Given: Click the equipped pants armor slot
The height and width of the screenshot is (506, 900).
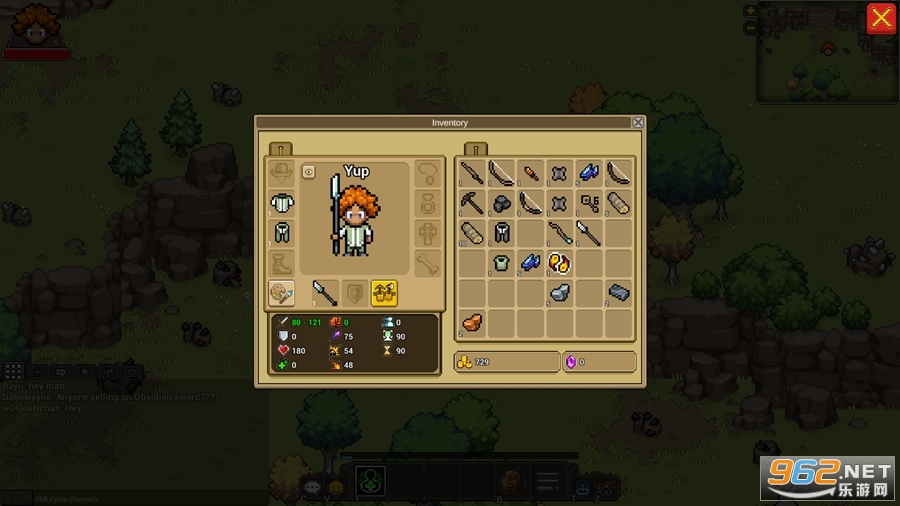Looking at the screenshot, I should pos(281,233).
